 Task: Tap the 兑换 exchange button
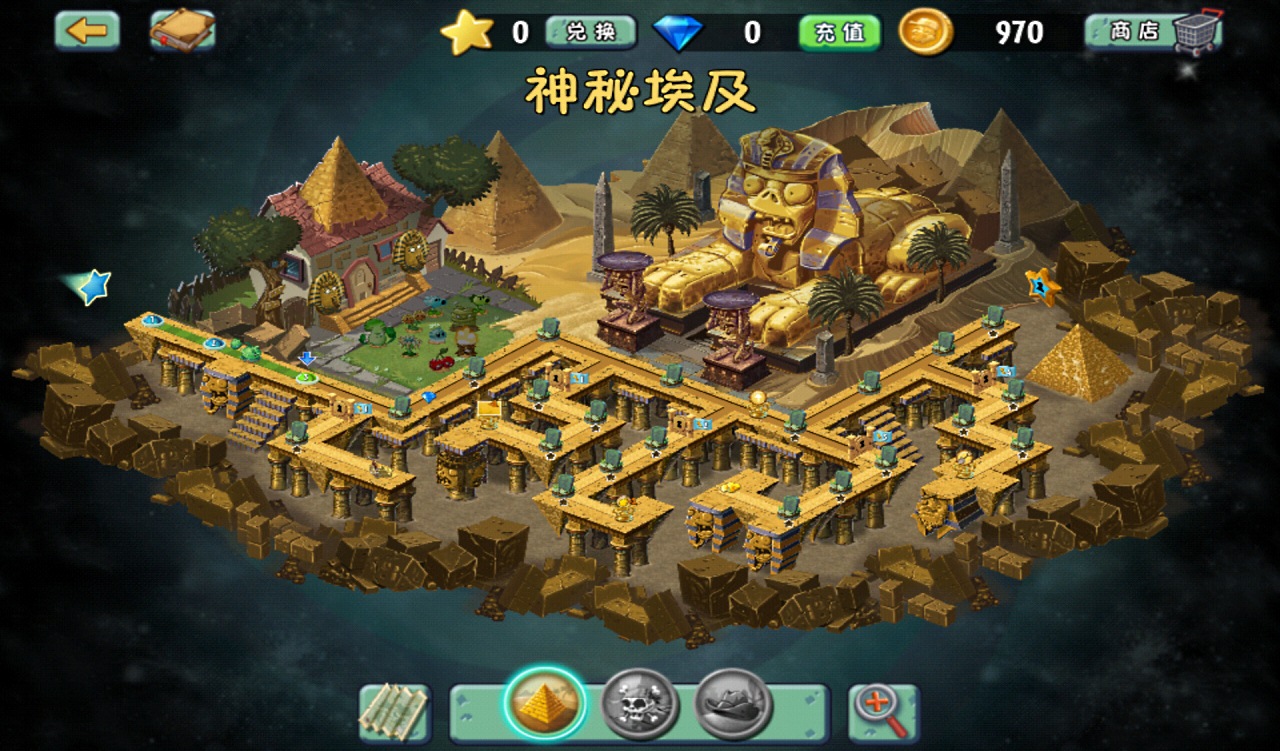click(591, 32)
